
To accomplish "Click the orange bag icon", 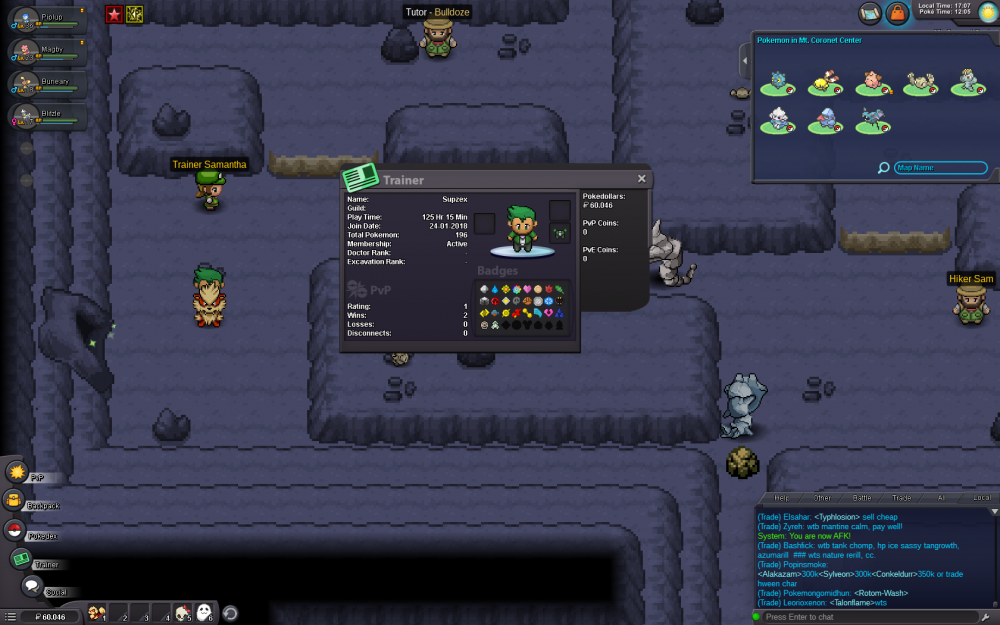I will (x=897, y=13).
